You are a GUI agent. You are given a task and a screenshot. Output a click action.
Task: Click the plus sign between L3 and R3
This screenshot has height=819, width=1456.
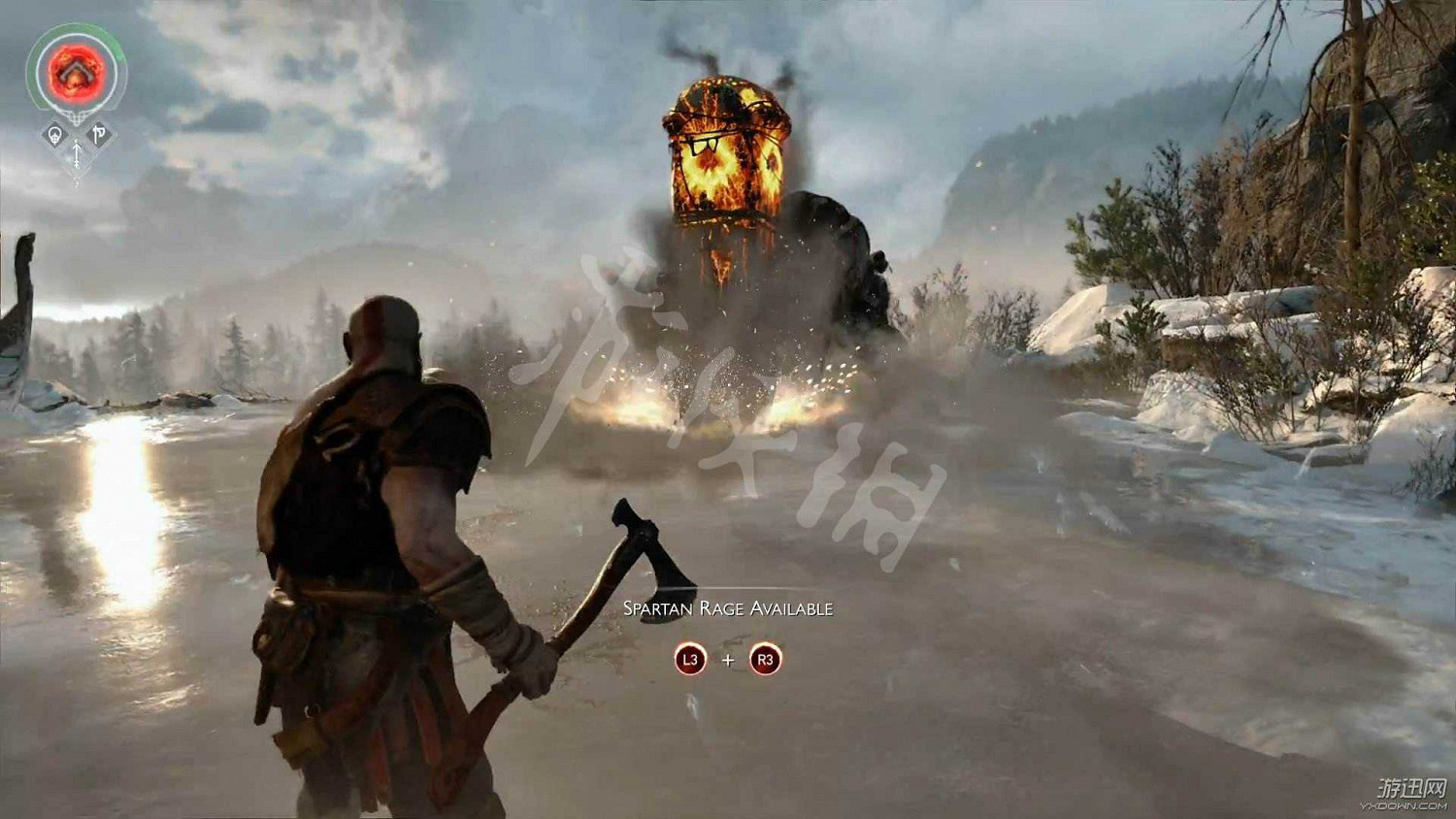(x=728, y=658)
